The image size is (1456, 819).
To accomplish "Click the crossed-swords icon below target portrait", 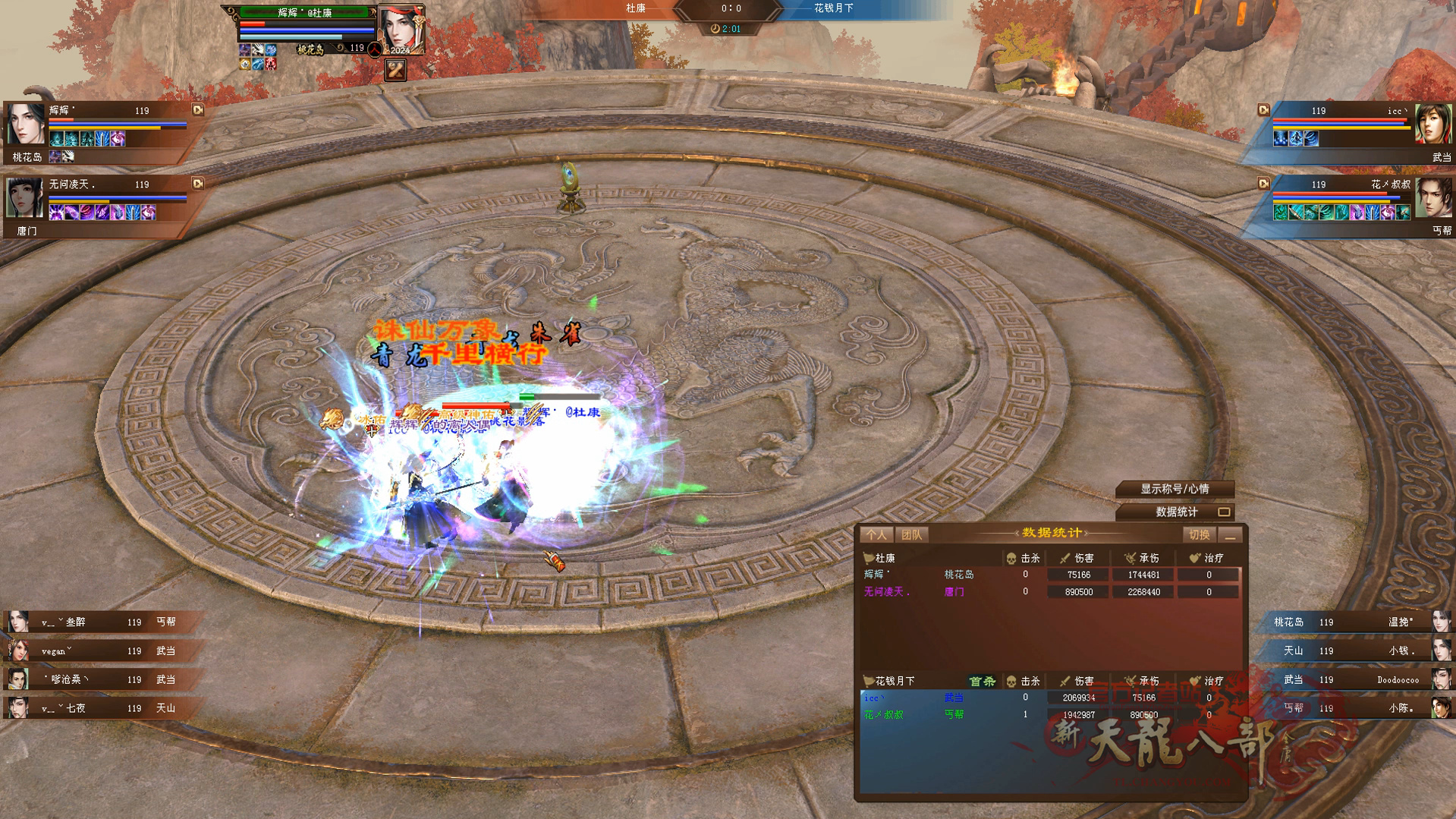I will point(395,71).
